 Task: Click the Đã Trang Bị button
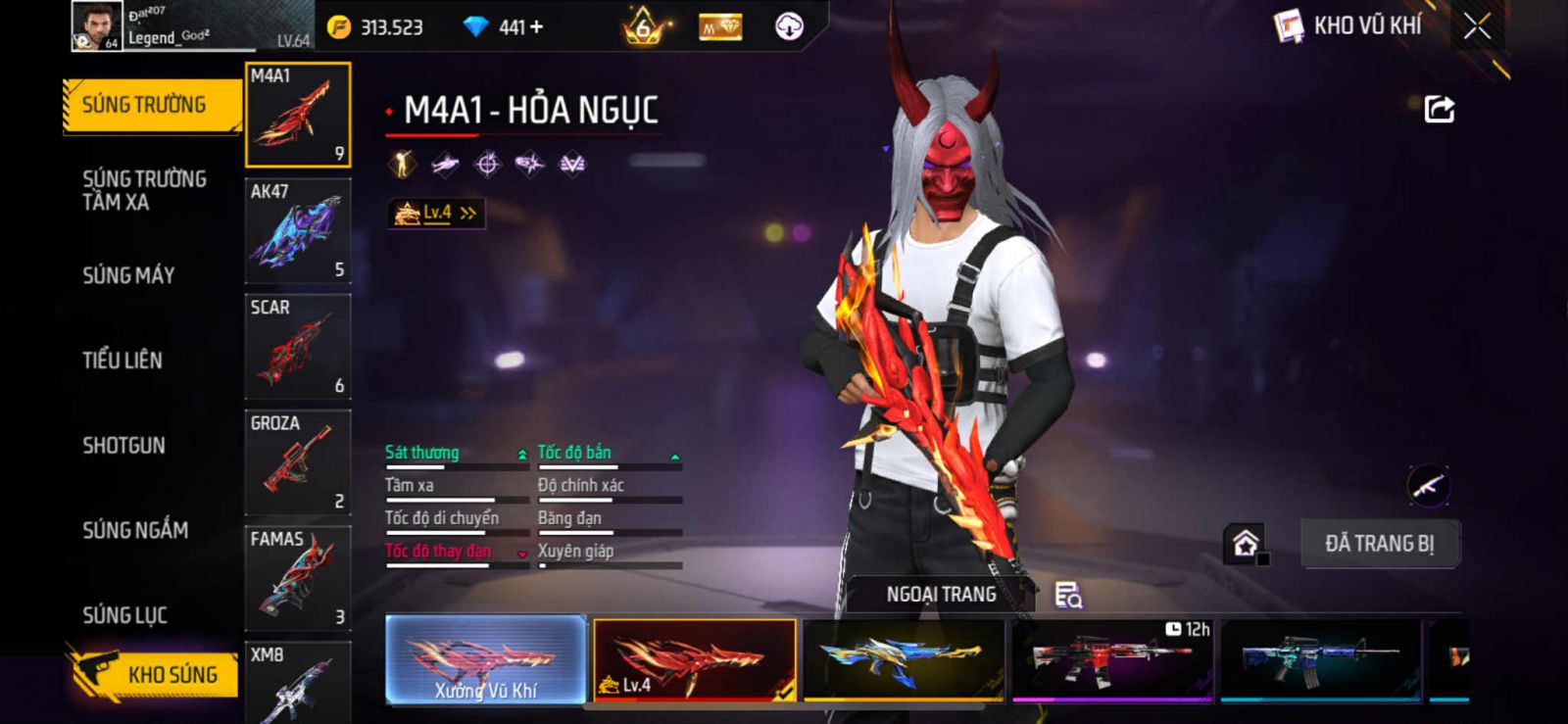click(x=1379, y=544)
